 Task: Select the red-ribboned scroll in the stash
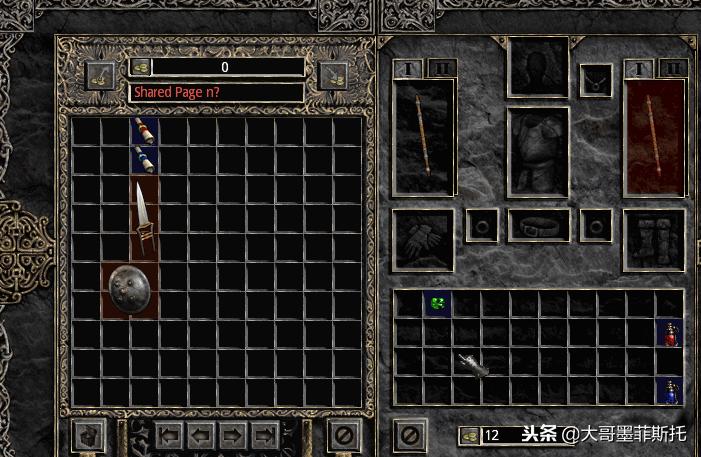point(145,131)
